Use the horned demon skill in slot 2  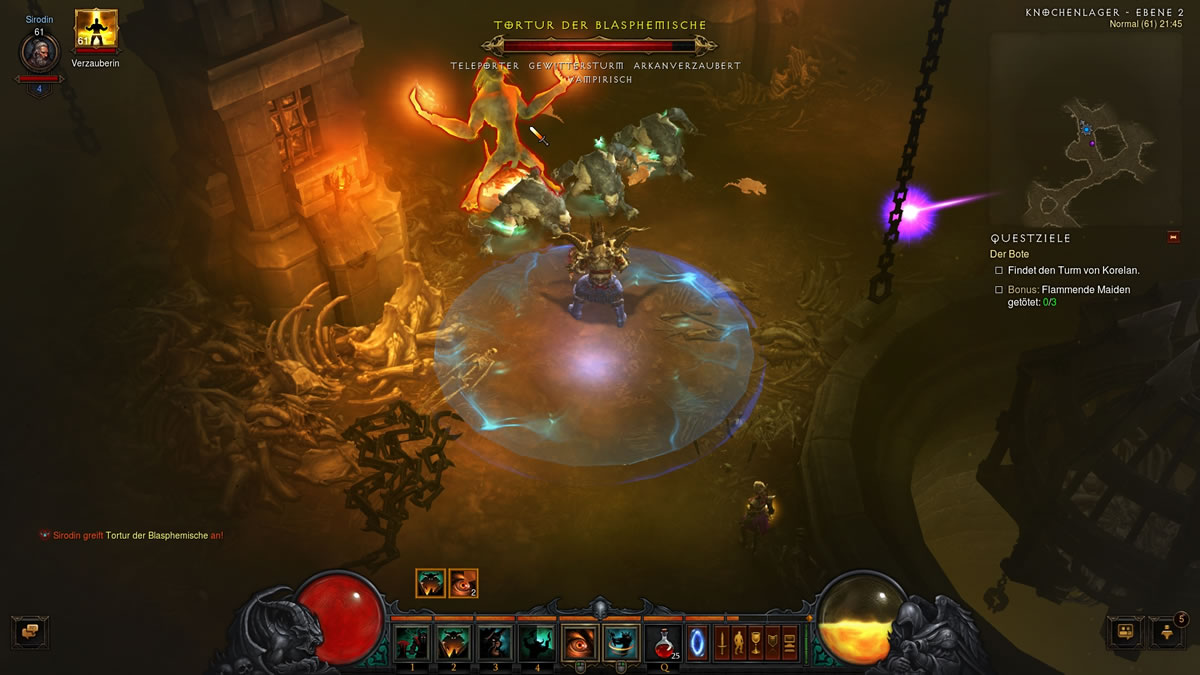point(454,642)
